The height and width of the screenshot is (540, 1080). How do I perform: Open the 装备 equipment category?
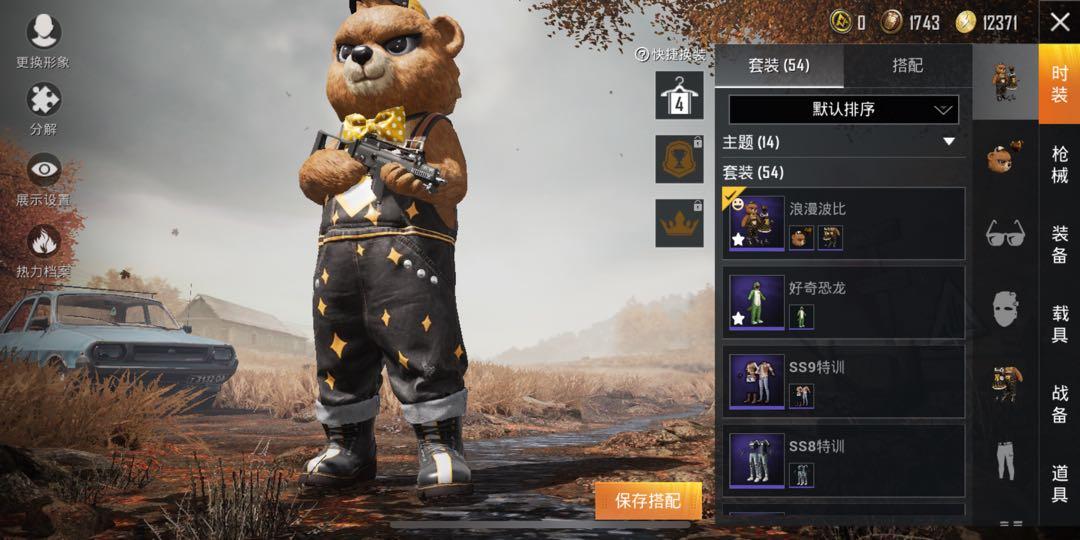(x=1059, y=244)
